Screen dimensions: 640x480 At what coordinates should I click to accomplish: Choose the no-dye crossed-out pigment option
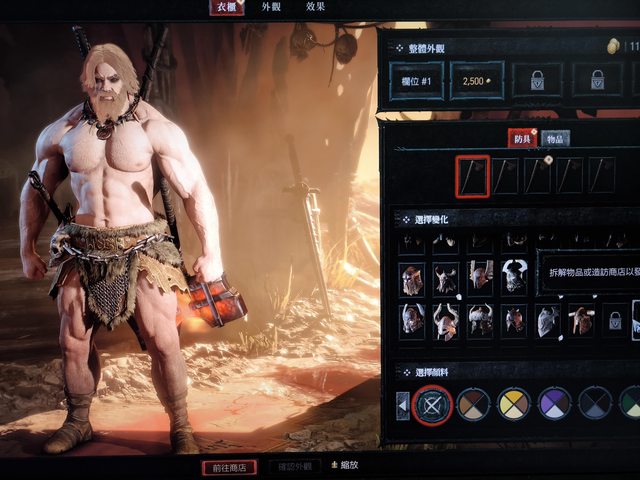point(433,404)
